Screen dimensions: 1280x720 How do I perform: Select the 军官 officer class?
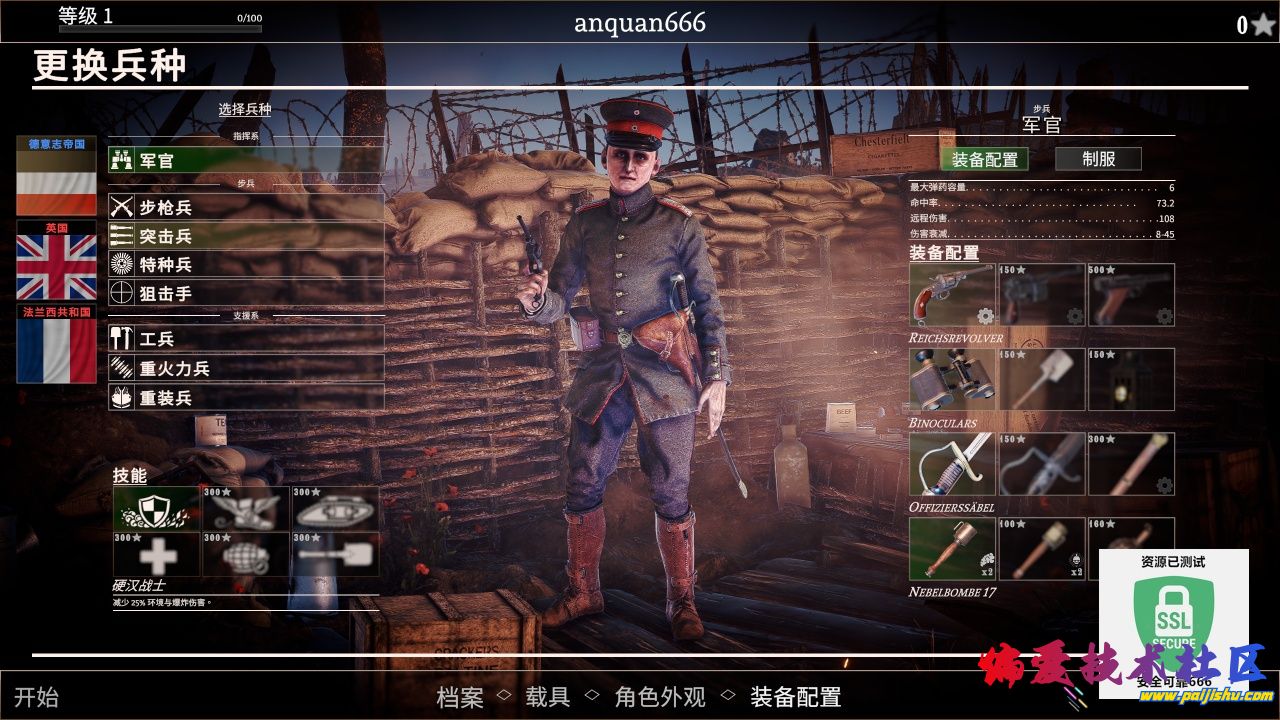click(246, 160)
